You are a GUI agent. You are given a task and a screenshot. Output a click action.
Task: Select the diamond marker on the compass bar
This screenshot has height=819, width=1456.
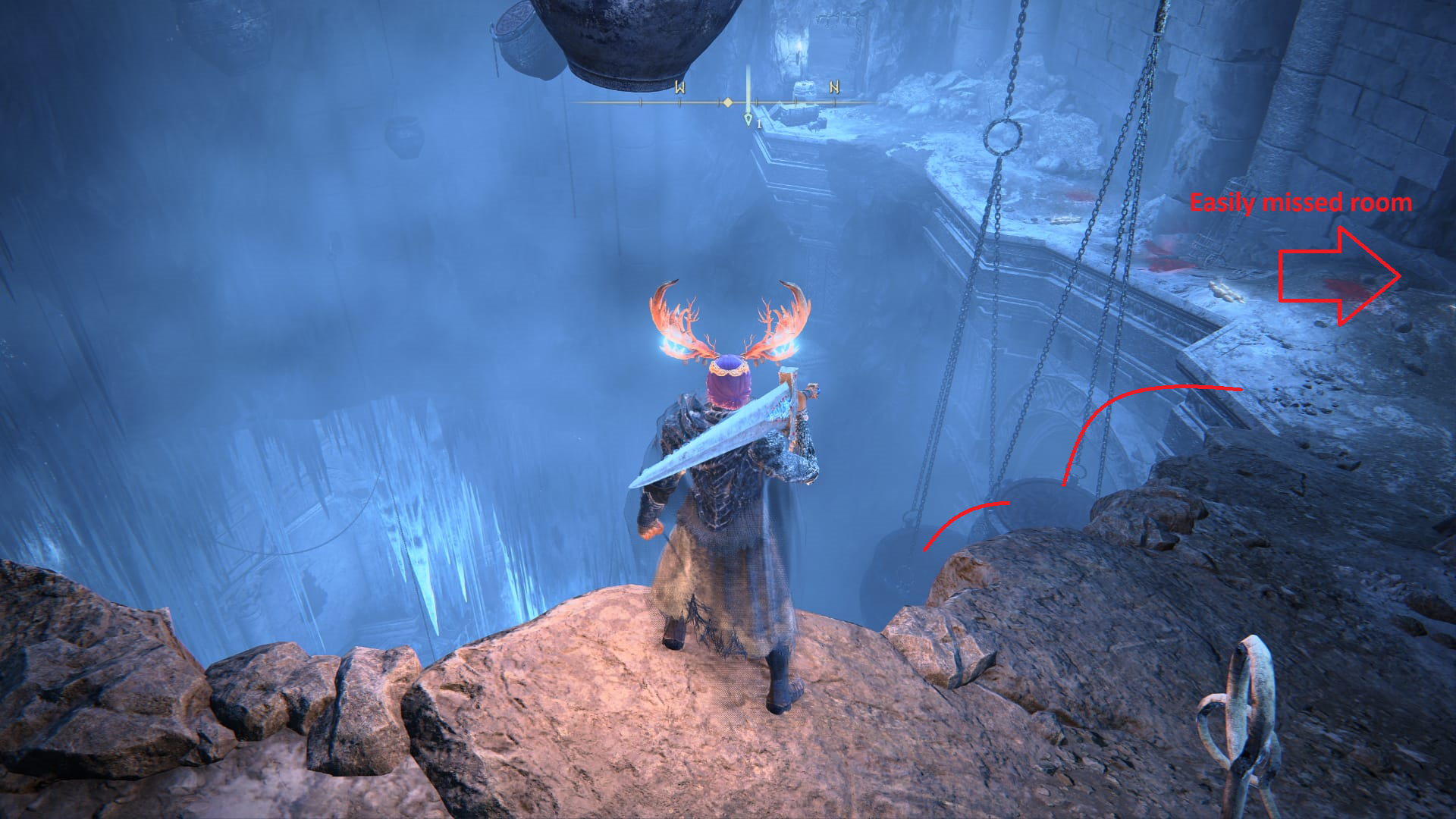[x=728, y=102]
